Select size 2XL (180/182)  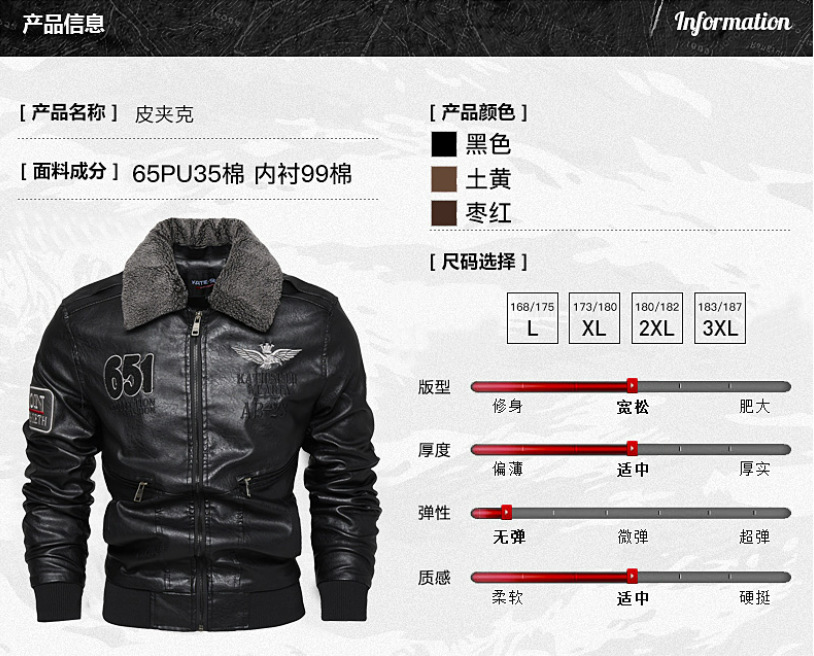tap(657, 319)
